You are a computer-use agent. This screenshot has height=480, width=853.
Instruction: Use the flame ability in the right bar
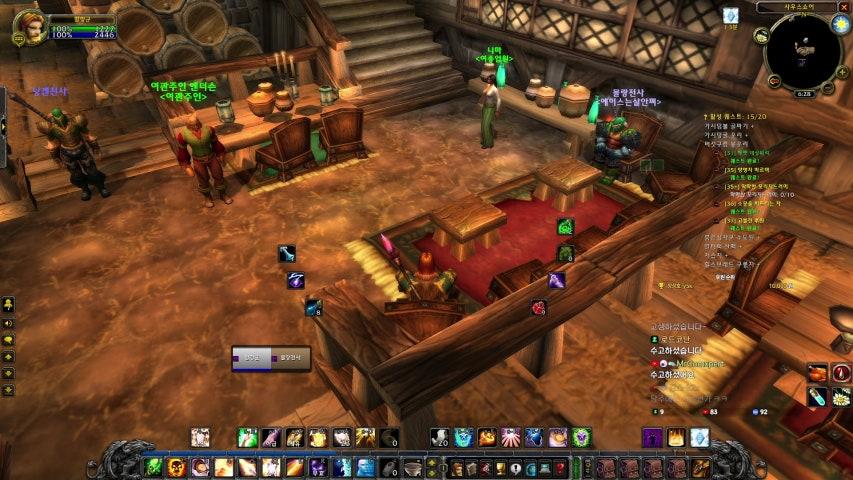(676, 437)
